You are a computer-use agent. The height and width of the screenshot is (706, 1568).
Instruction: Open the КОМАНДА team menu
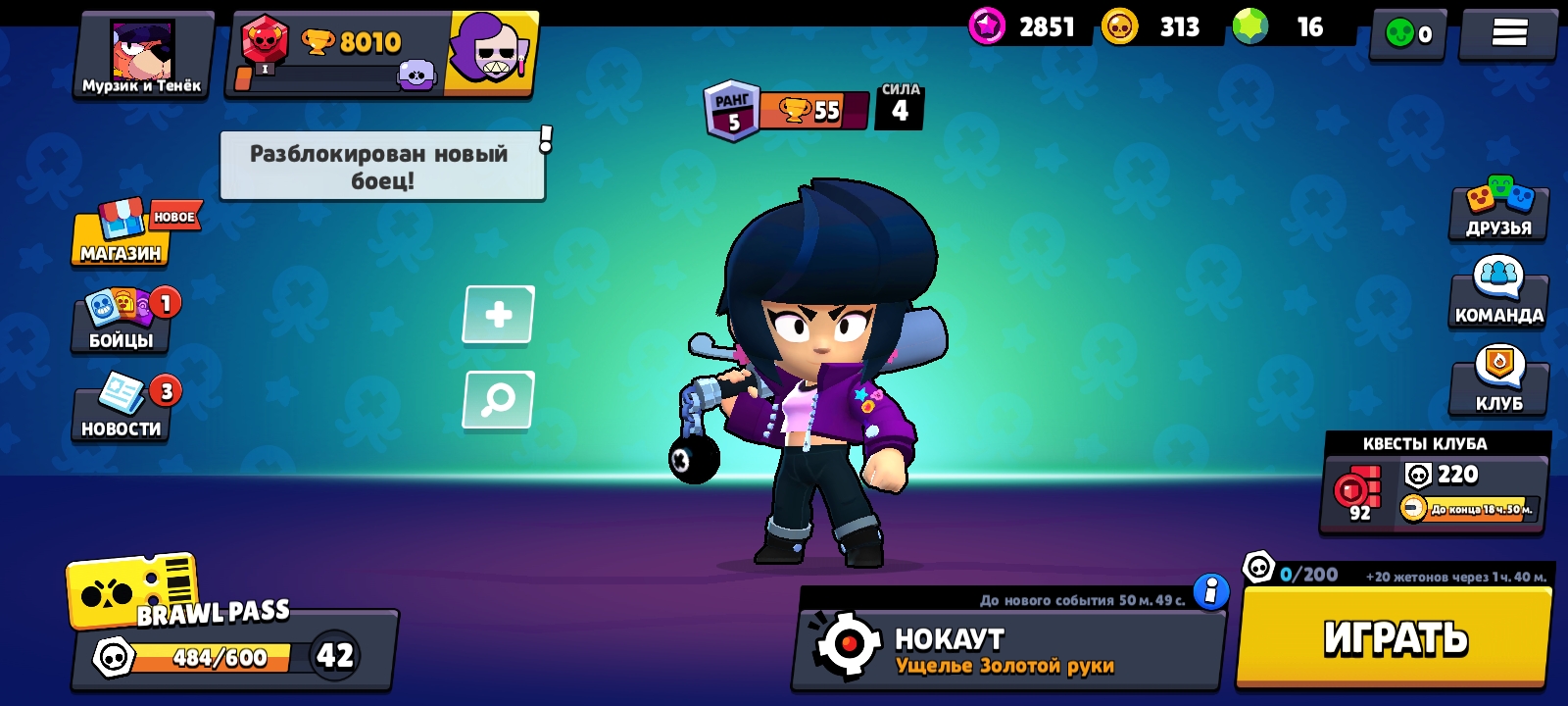(x=1498, y=294)
